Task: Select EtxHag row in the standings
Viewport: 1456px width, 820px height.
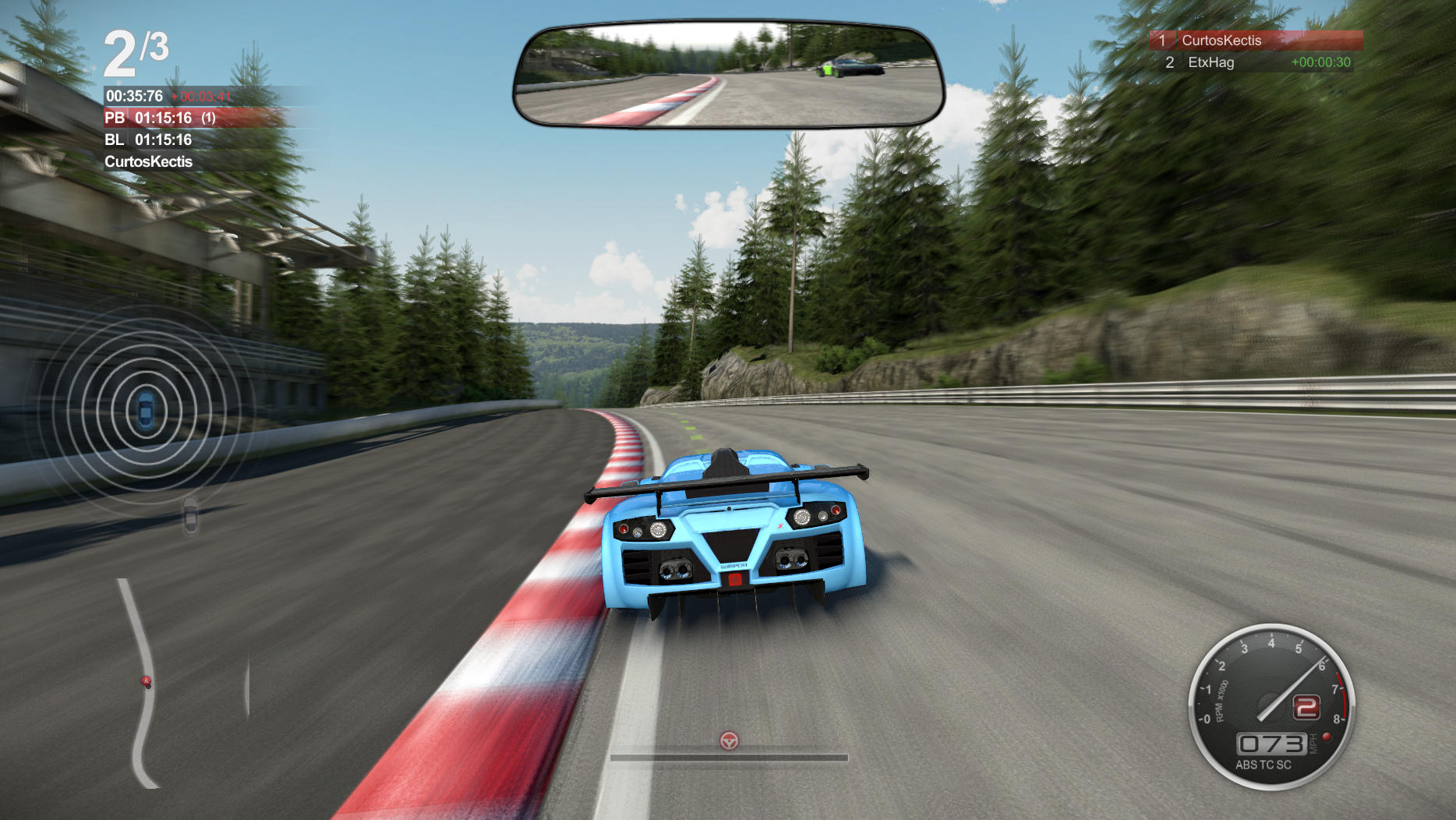Action: (x=1255, y=62)
